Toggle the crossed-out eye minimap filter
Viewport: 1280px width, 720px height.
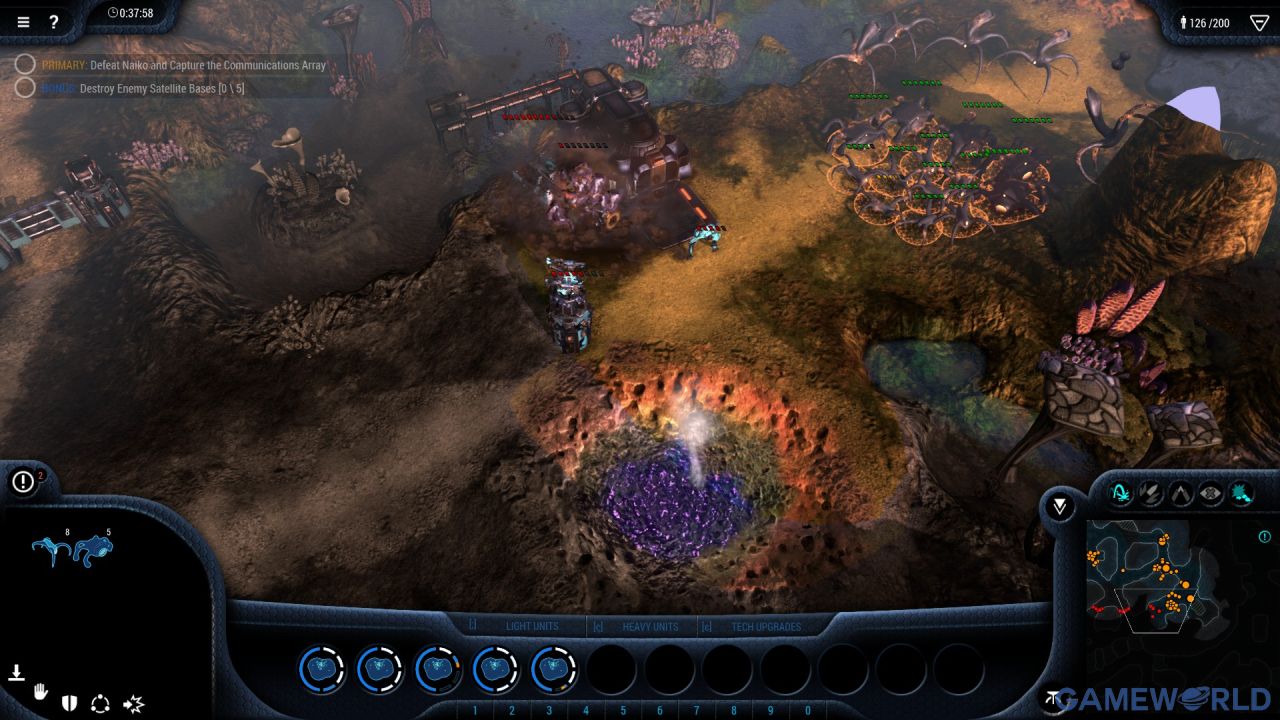click(1211, 493)
